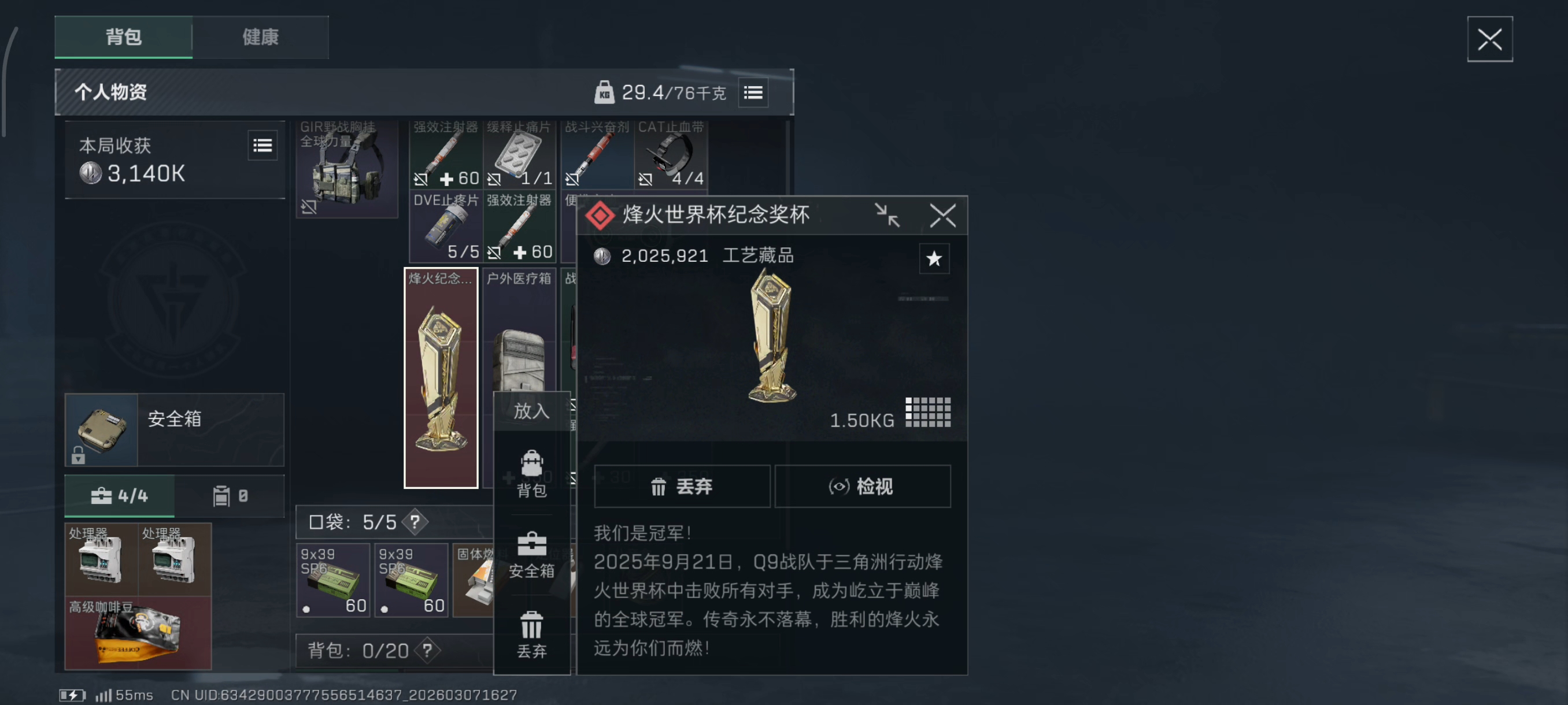This screenshot has width=1568, height=705.
Task: Click the help question mark beside 口袋 5/5
Action: tap(414, 522)
